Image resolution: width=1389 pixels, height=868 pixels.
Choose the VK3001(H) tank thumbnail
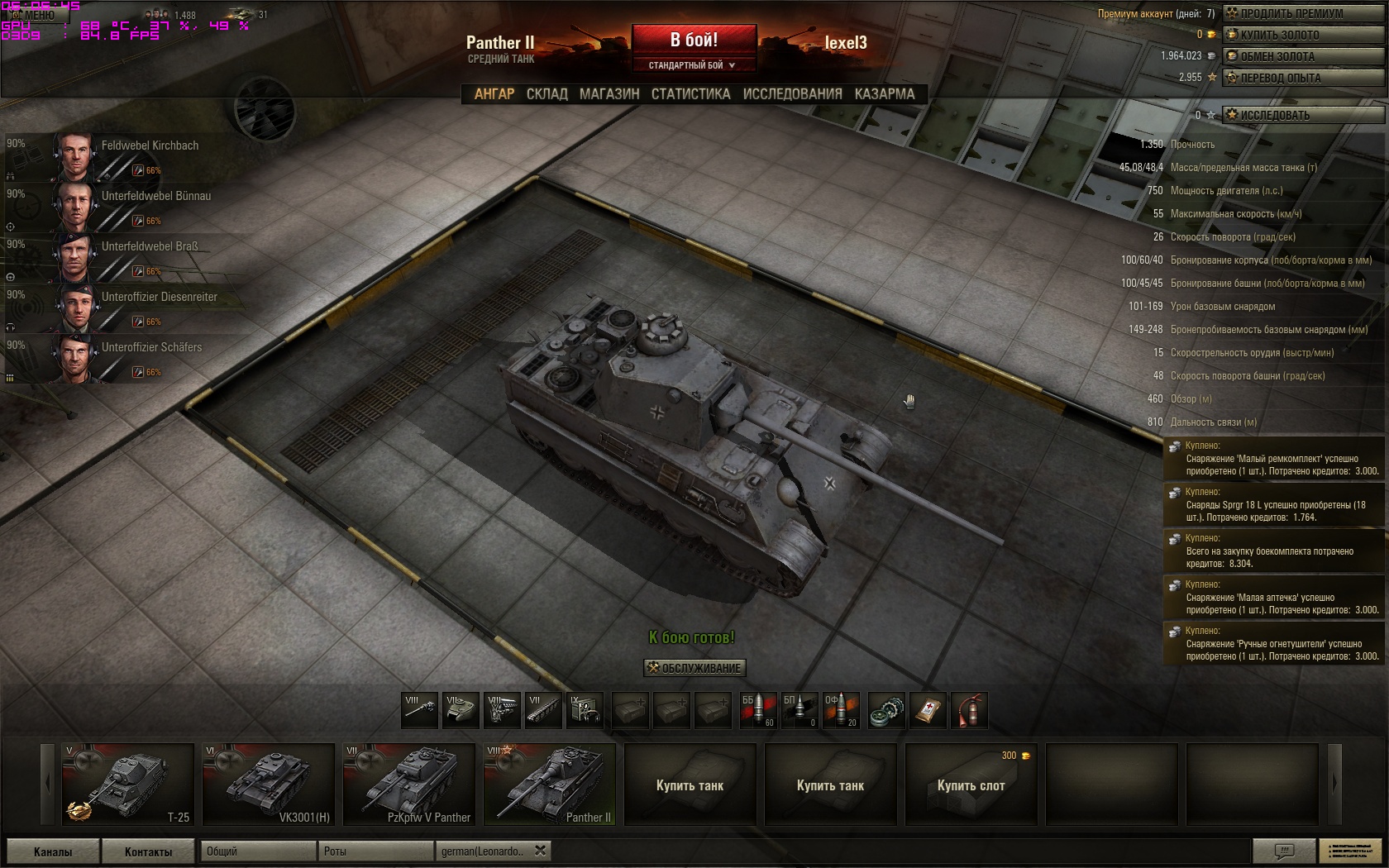[x=268, y=784]
